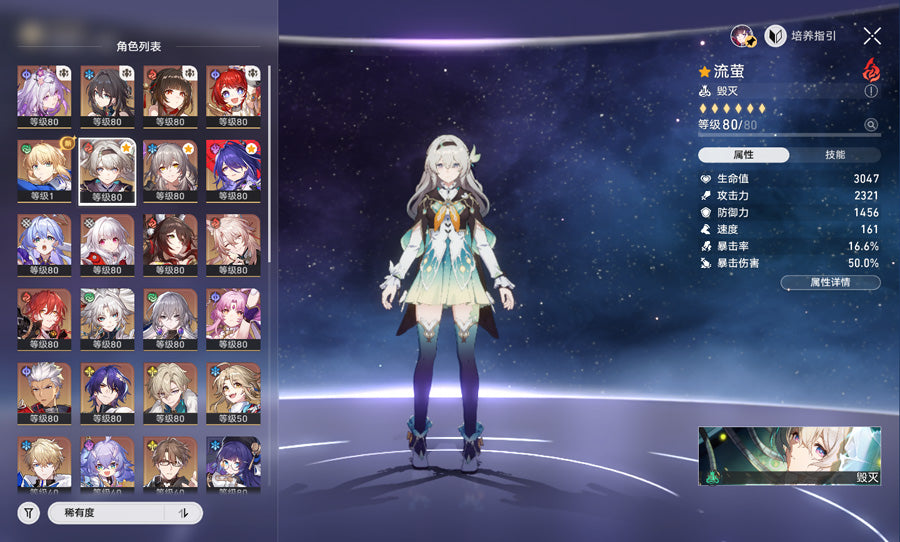This screenshot has height=542, width=900.
Task: Close the character detail screen
Action: 872,36
